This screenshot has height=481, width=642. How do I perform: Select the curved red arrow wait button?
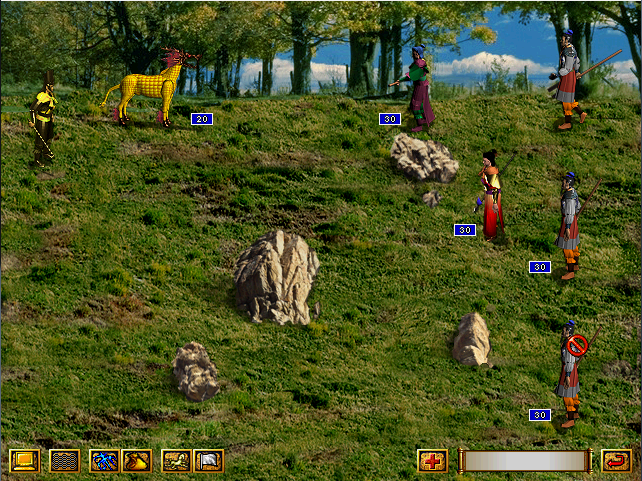point(616,461)
